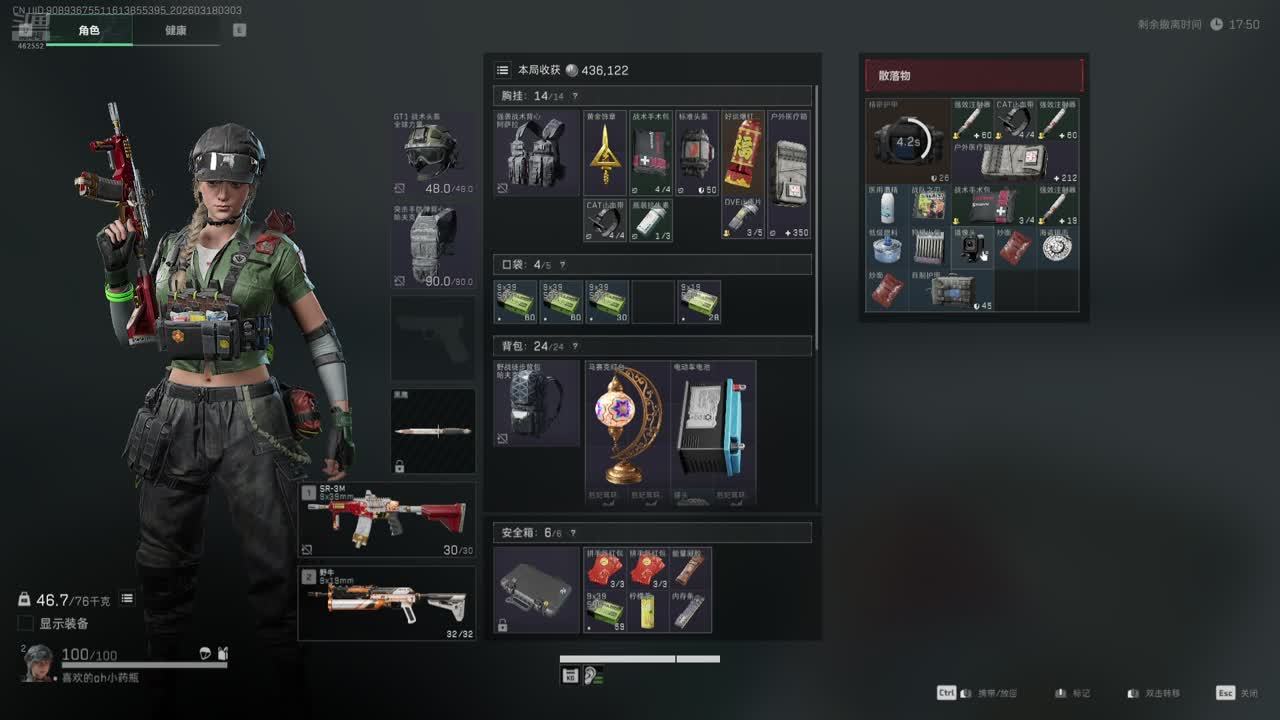Toggle the 显示装备 checkbox
Image resolution: width=1280 pixels, height=720 pixels.
pyautogui.click(x=26, y=623)
